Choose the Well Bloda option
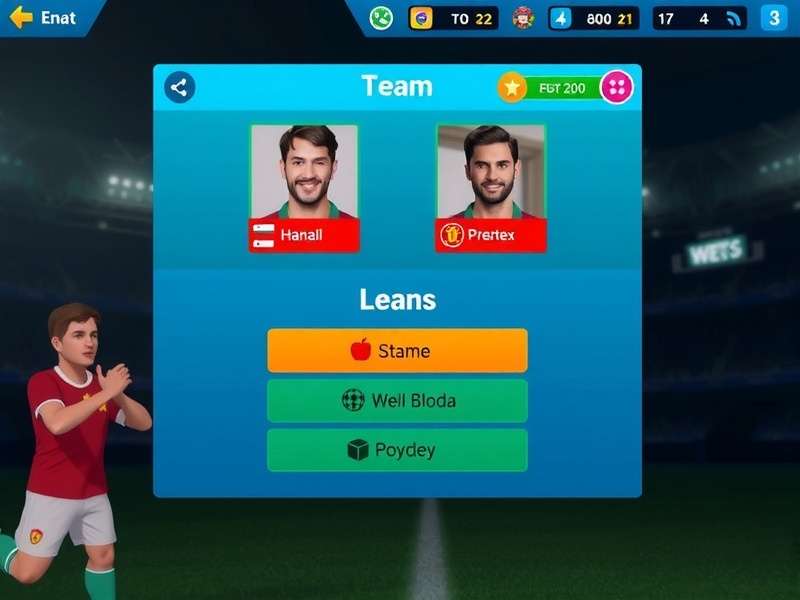 [x=397, y=401]
